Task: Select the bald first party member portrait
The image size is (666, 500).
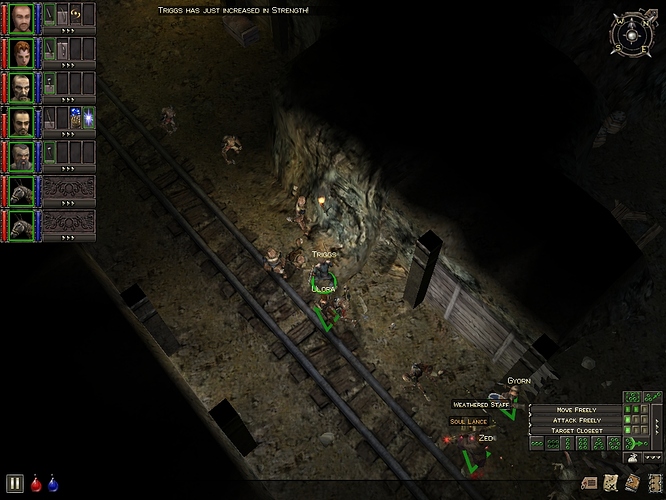Action: pos(22,18)
